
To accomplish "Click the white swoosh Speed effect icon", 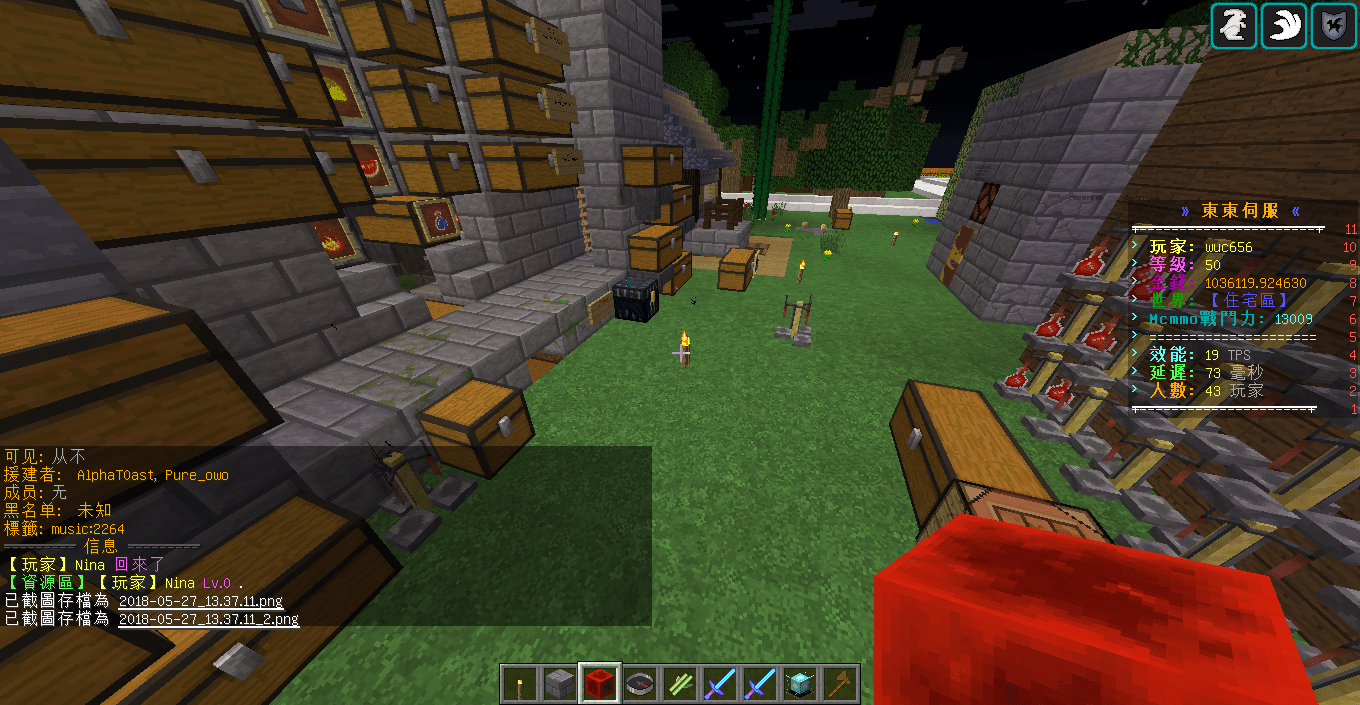I will coord(1284,25).
